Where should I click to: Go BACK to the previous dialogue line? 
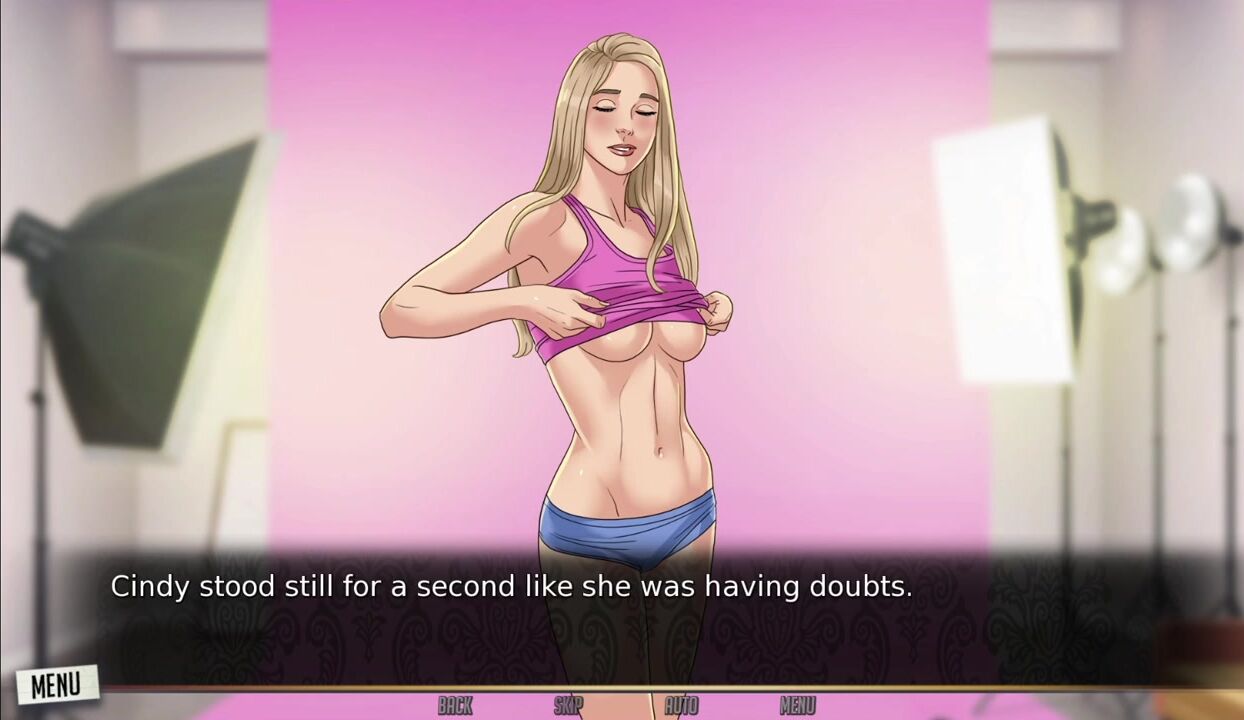(x=455, y=706)
